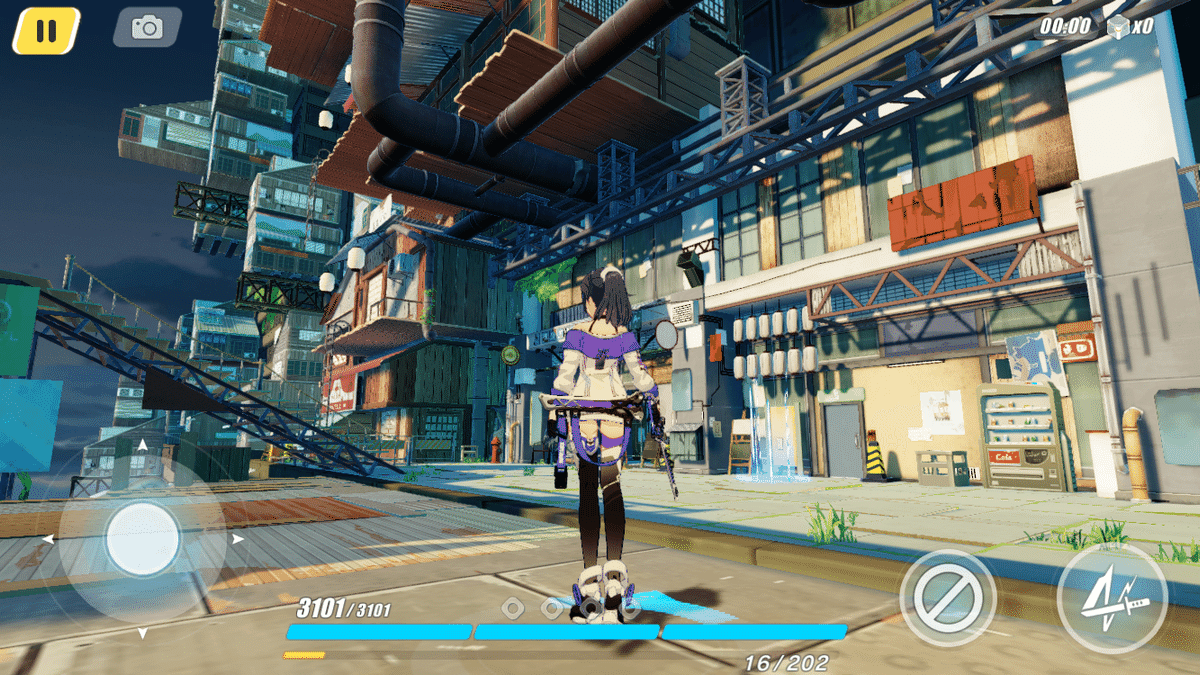Screen dimensions: 1200x675
Task: Tap the circular slashed-circle skill button
Action: [947, 598]
